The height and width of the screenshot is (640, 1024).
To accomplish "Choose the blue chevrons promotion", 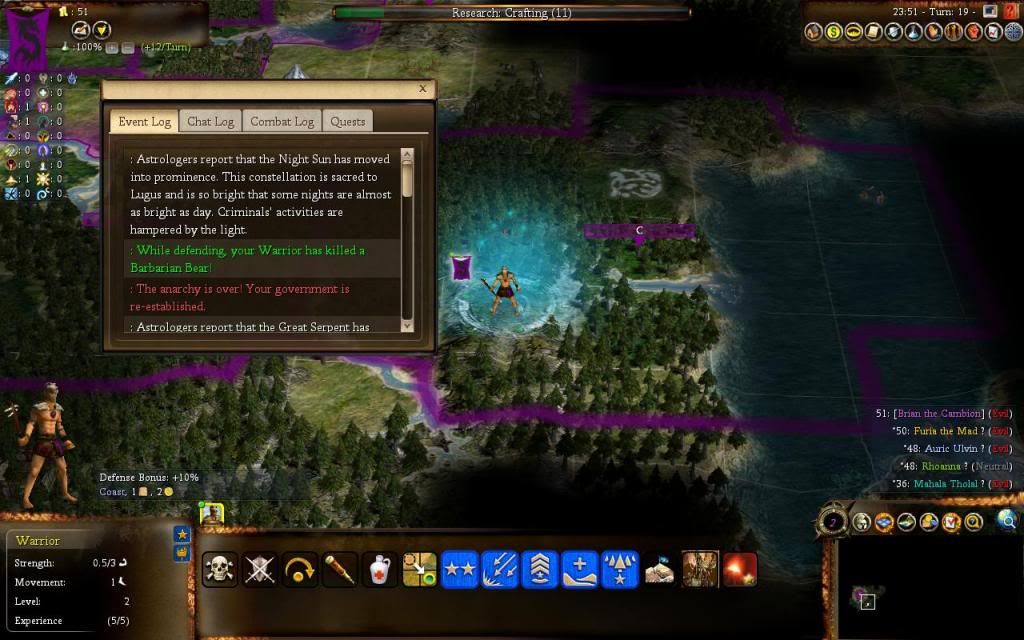I will 540,569.
